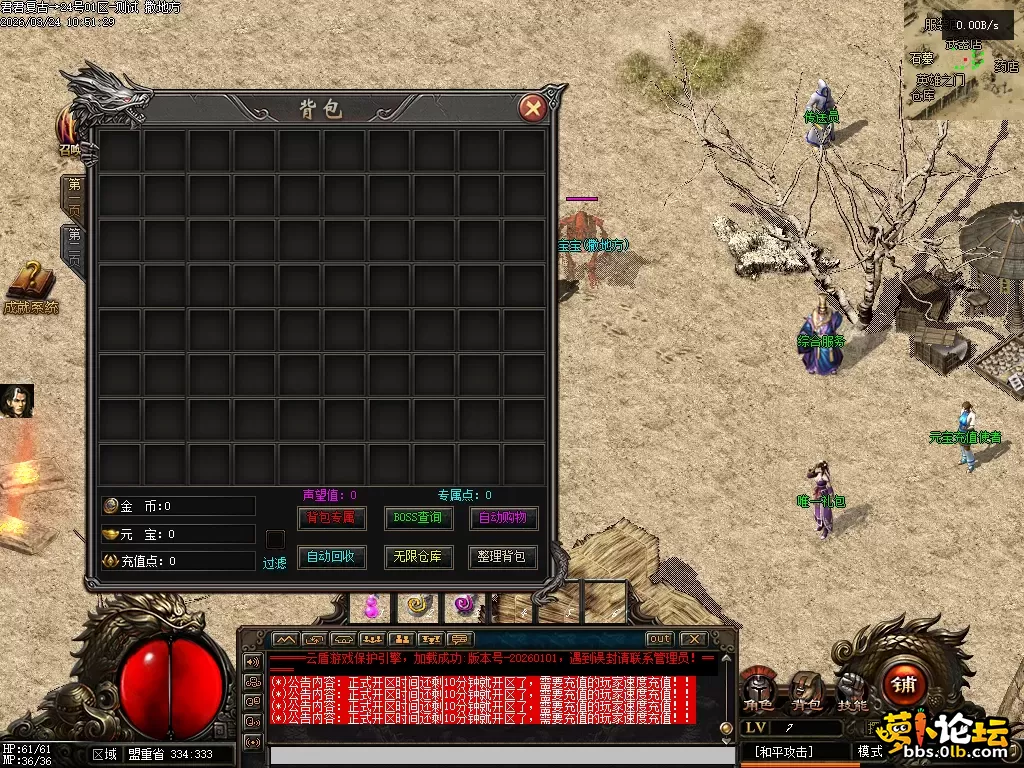Open the 成就系统 achievement book icon

tap(31, 283)
